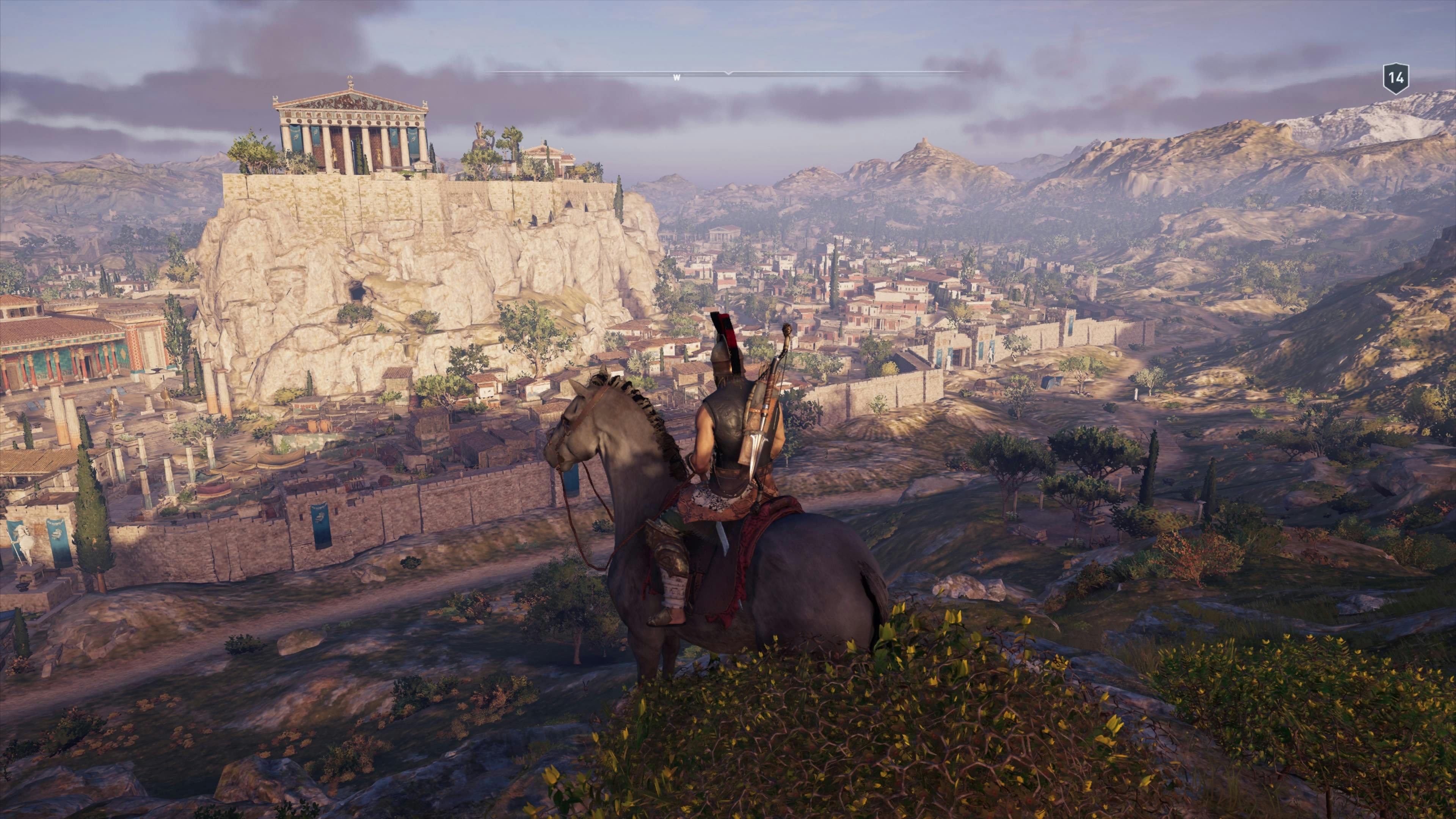
Task: Click the Parthenon temple on the Acropolis
Action: coord(350,130)
